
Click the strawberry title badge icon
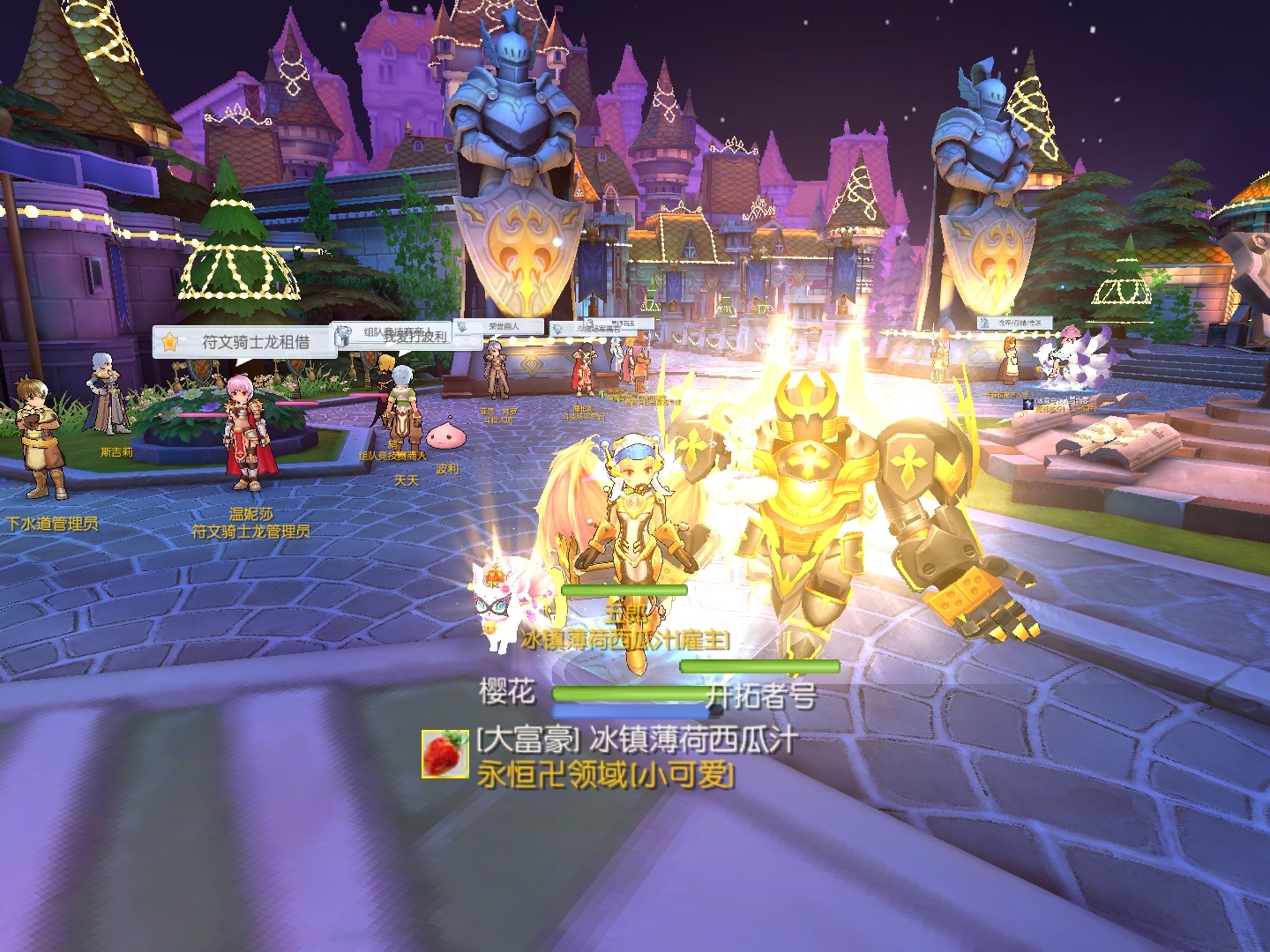[444, 754]
